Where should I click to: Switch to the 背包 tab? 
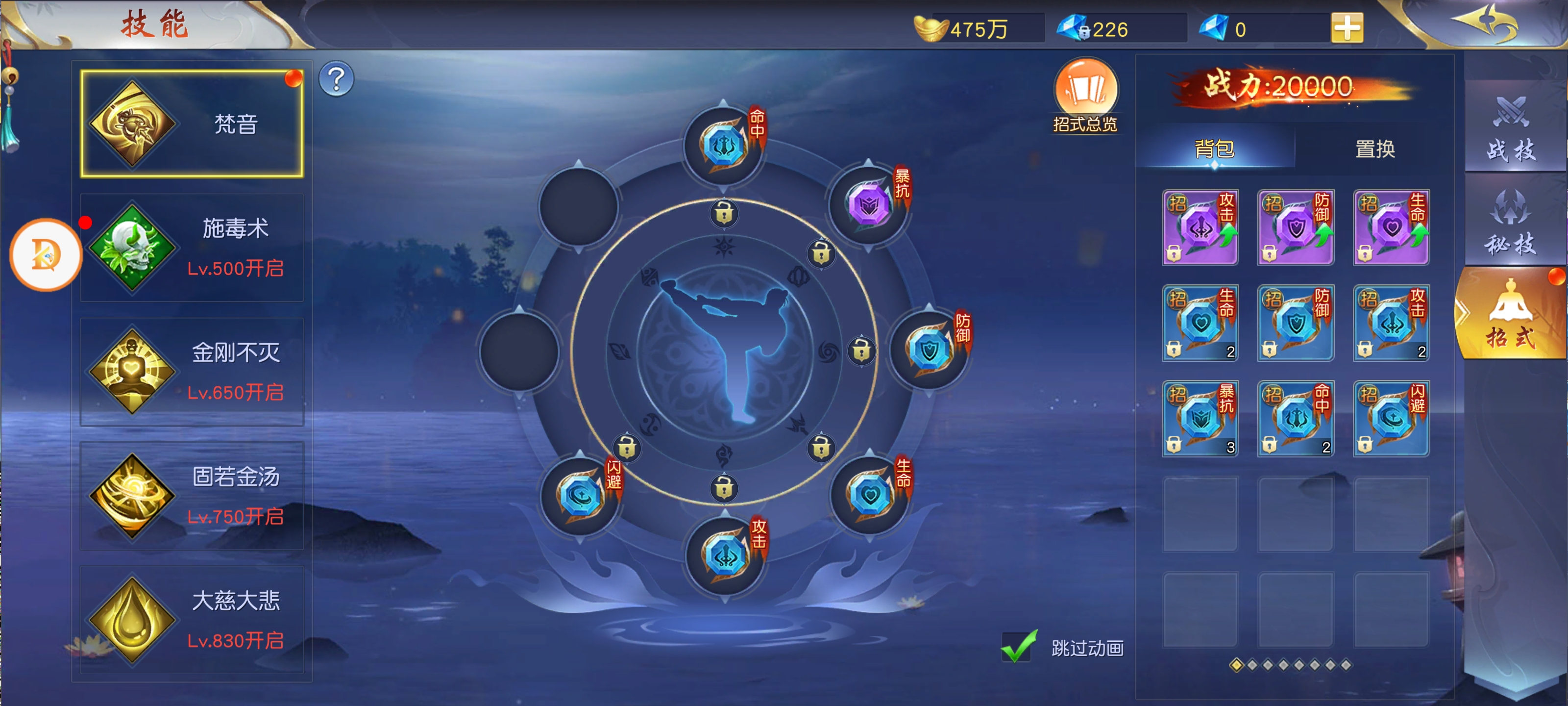click(x=1214, y=149)
